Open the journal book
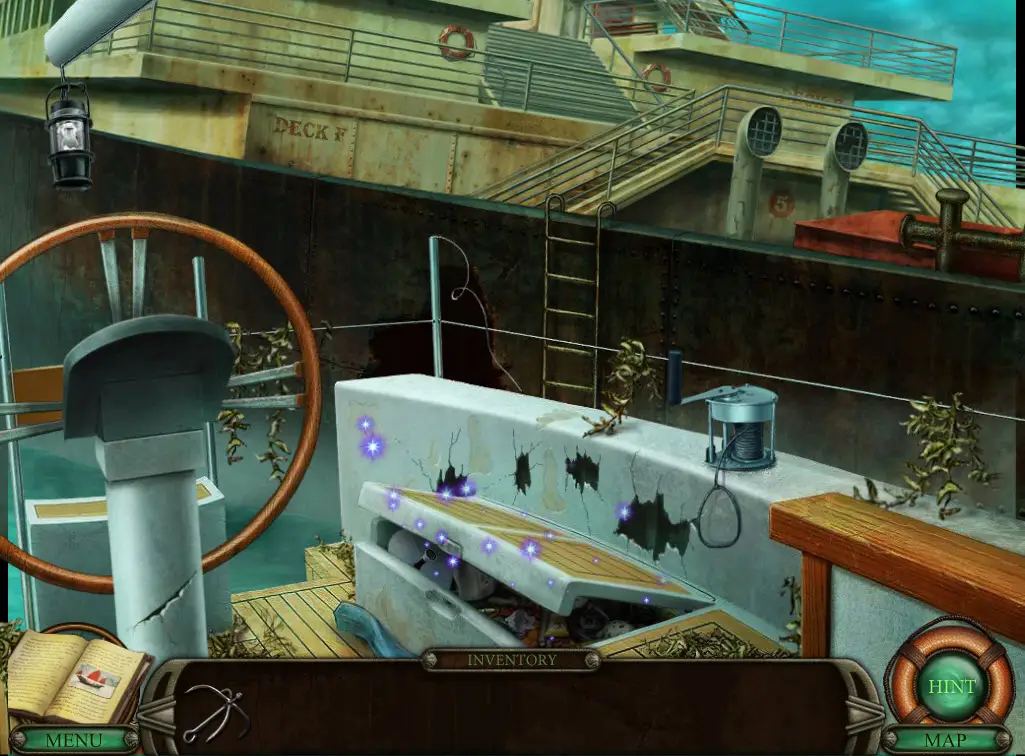This screenshot has height=756, width=1025. click(x=75, y=673)
